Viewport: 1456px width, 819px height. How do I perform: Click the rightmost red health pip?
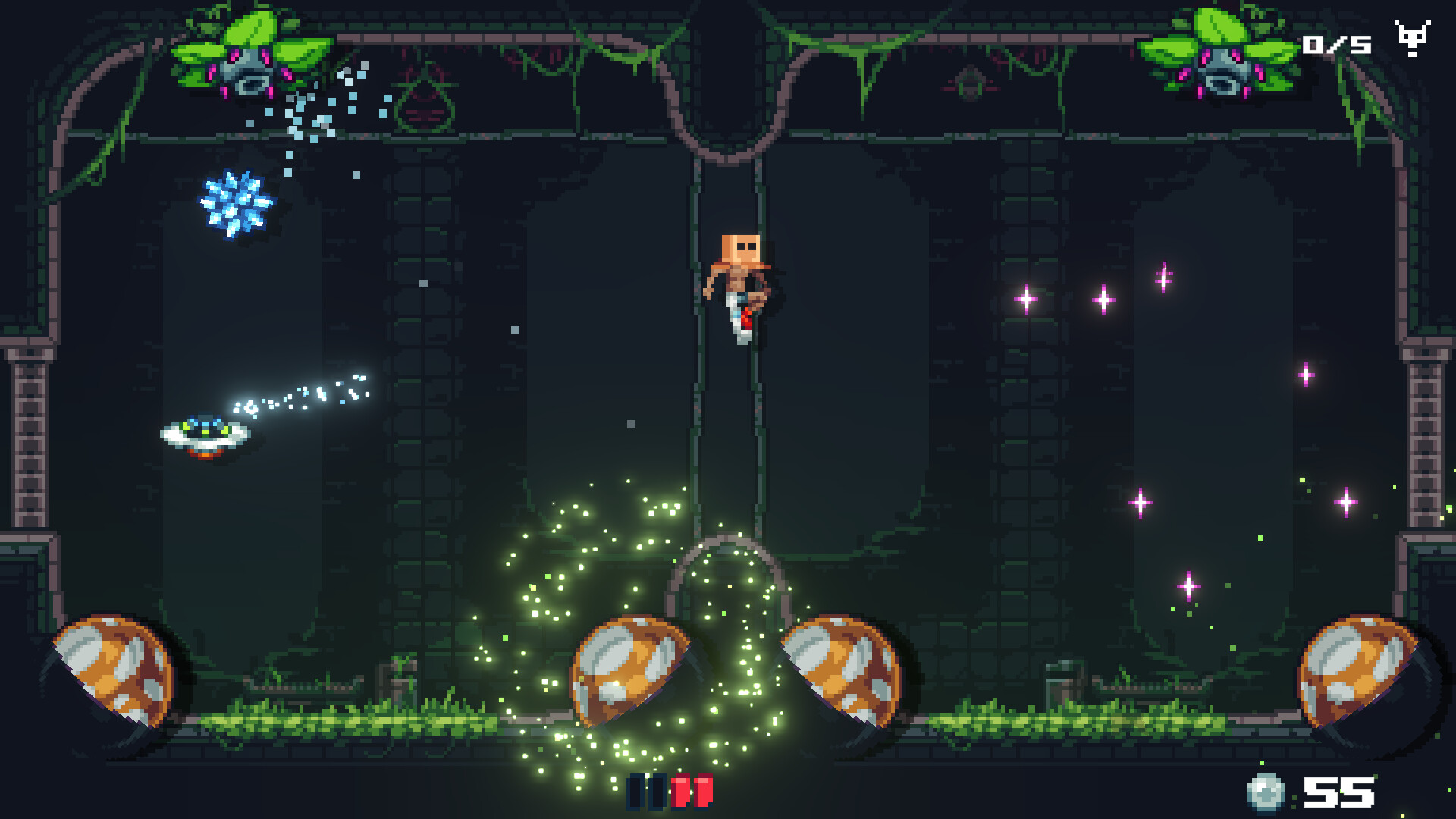tap(704, 793)
